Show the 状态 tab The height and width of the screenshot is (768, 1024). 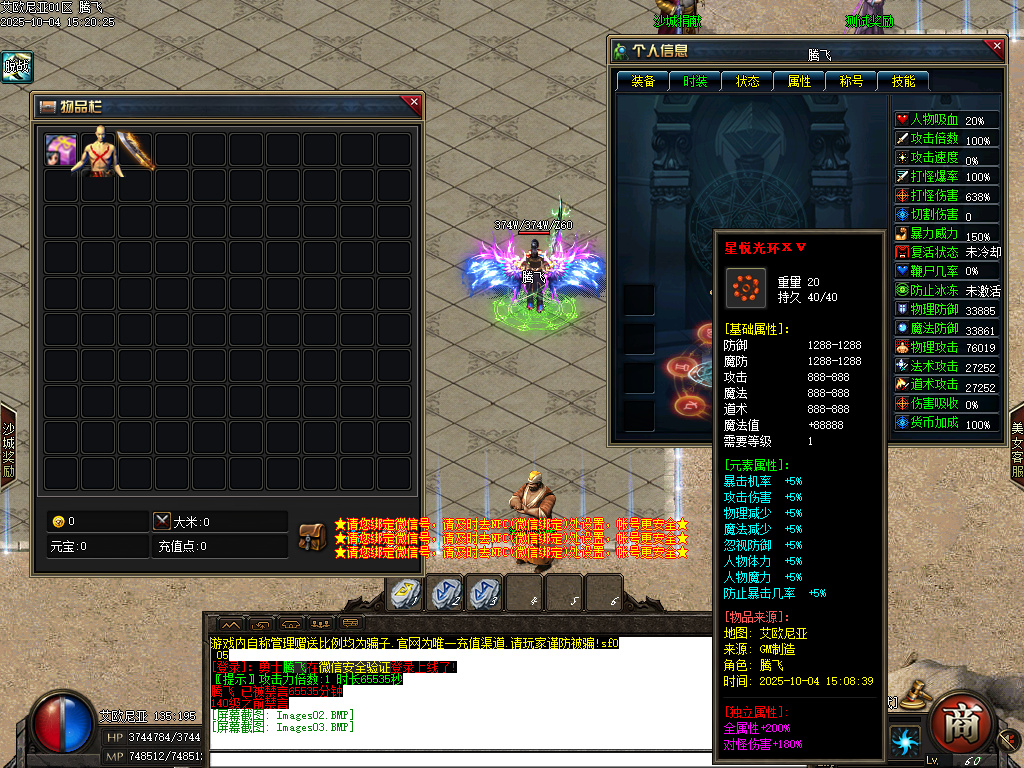pos(747,81)
